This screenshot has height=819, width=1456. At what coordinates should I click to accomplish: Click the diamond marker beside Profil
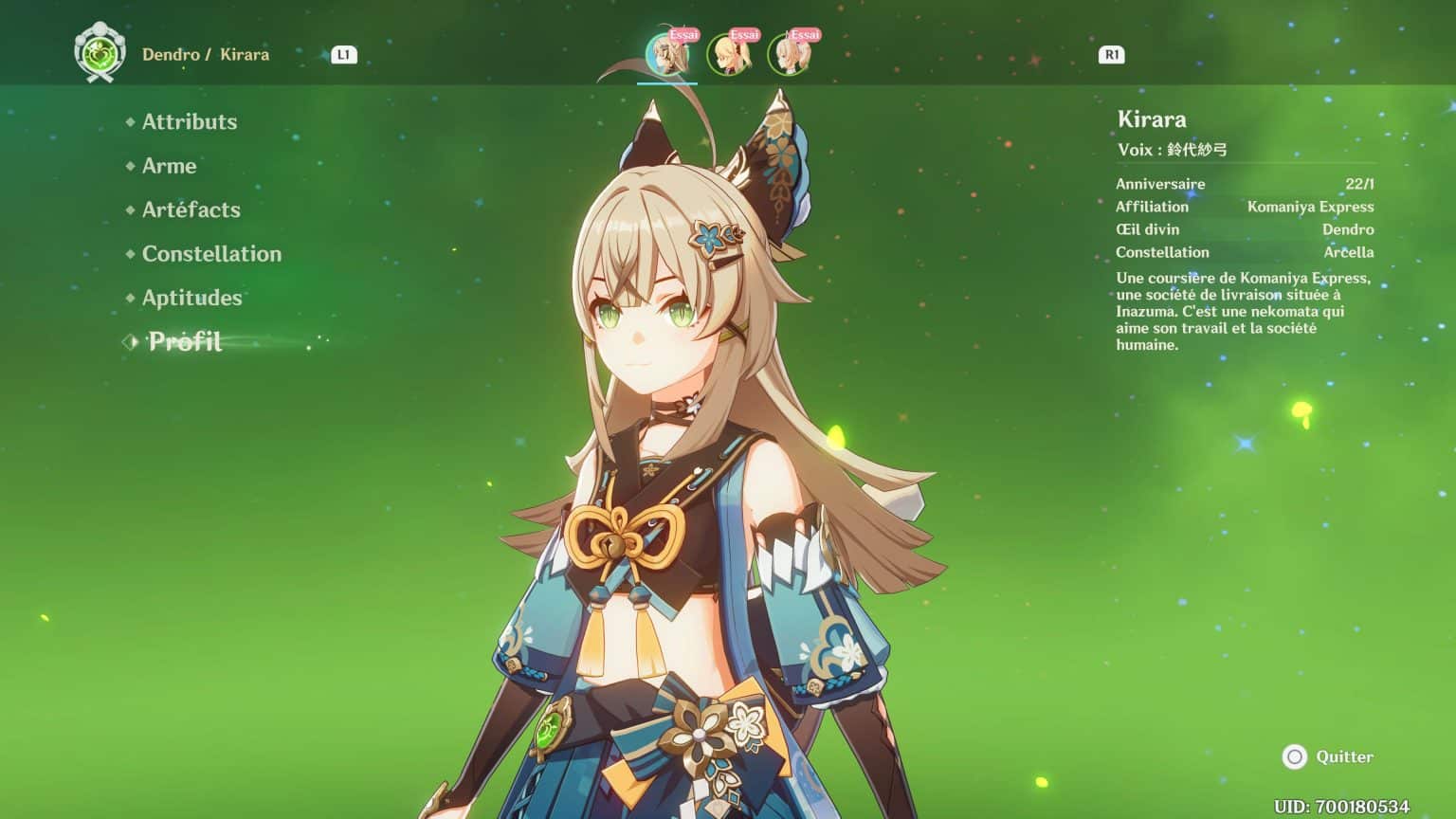pyautogui.click(x=129, y=342)
